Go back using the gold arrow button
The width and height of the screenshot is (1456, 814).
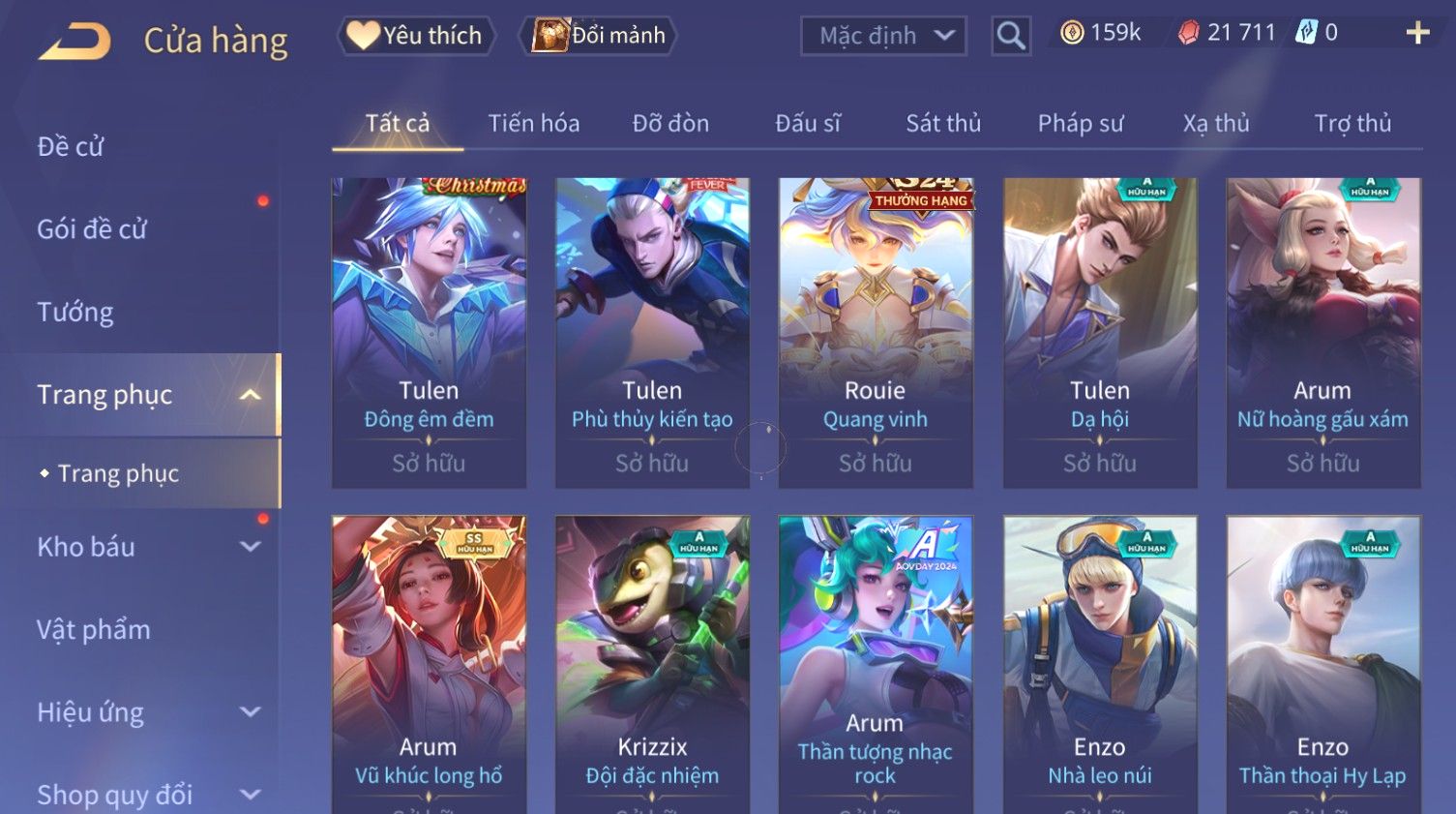74,42
